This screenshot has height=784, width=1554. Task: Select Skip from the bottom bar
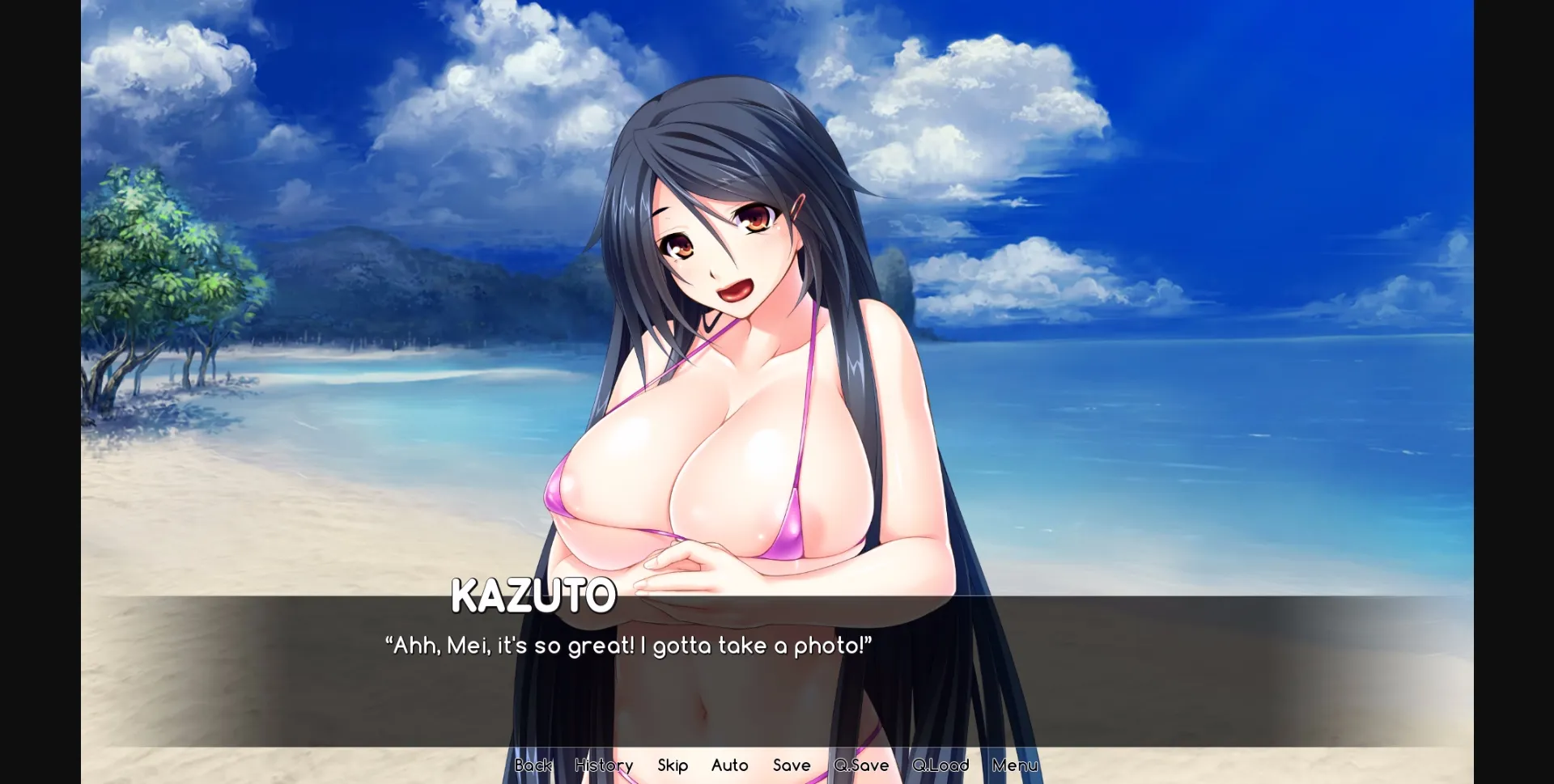(x=673, y=765)
